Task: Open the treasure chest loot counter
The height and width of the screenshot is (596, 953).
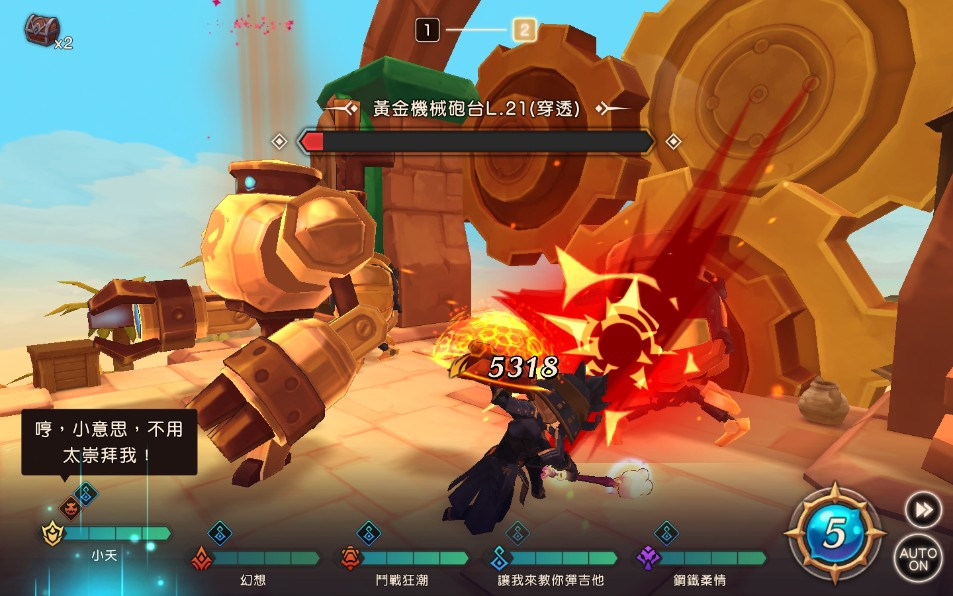Action: [x=46, y=31]
